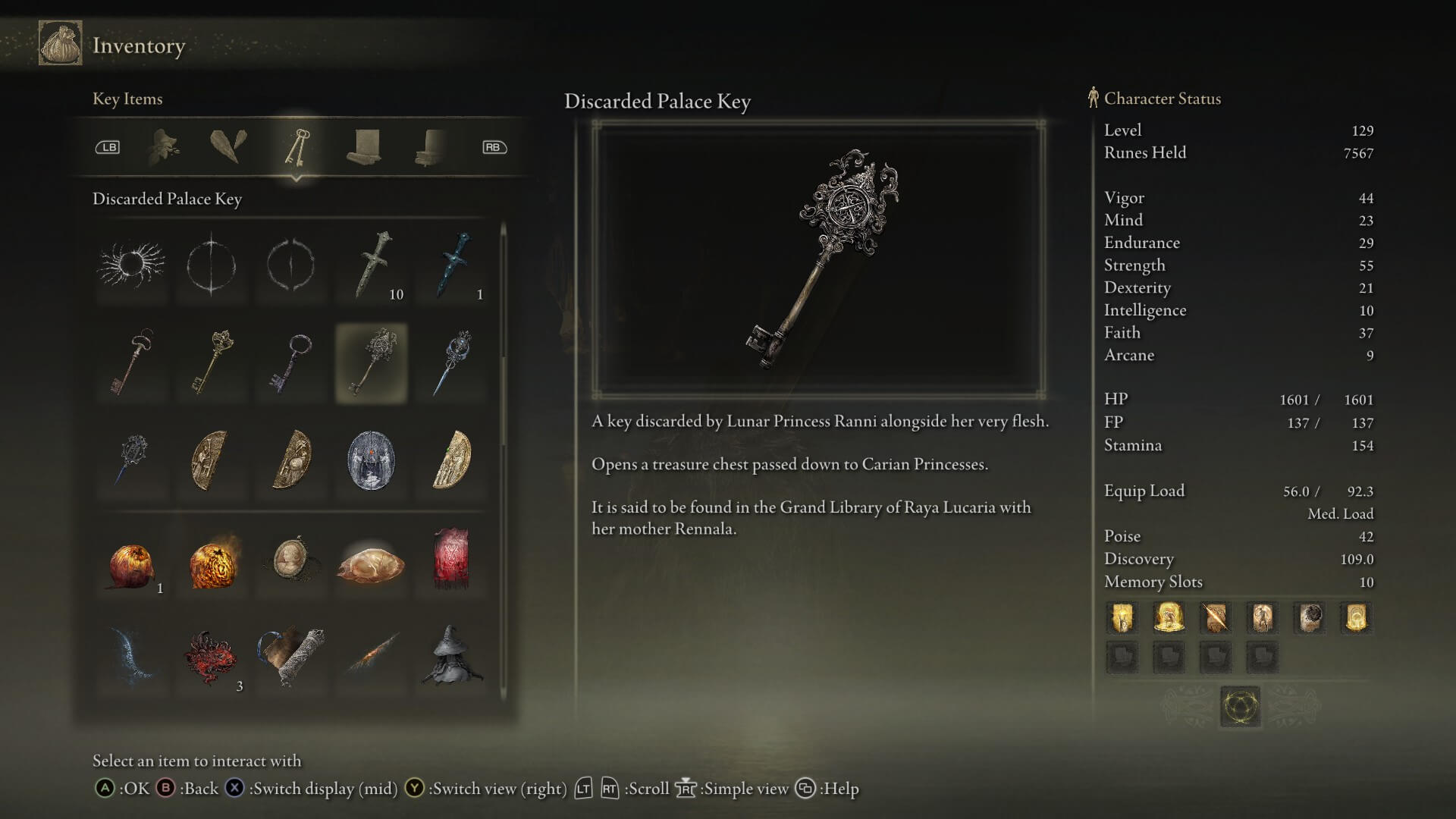Click the first equipped talisman icon under Memory Slots
The image size is (1456, 819).
click(1122, 618)
